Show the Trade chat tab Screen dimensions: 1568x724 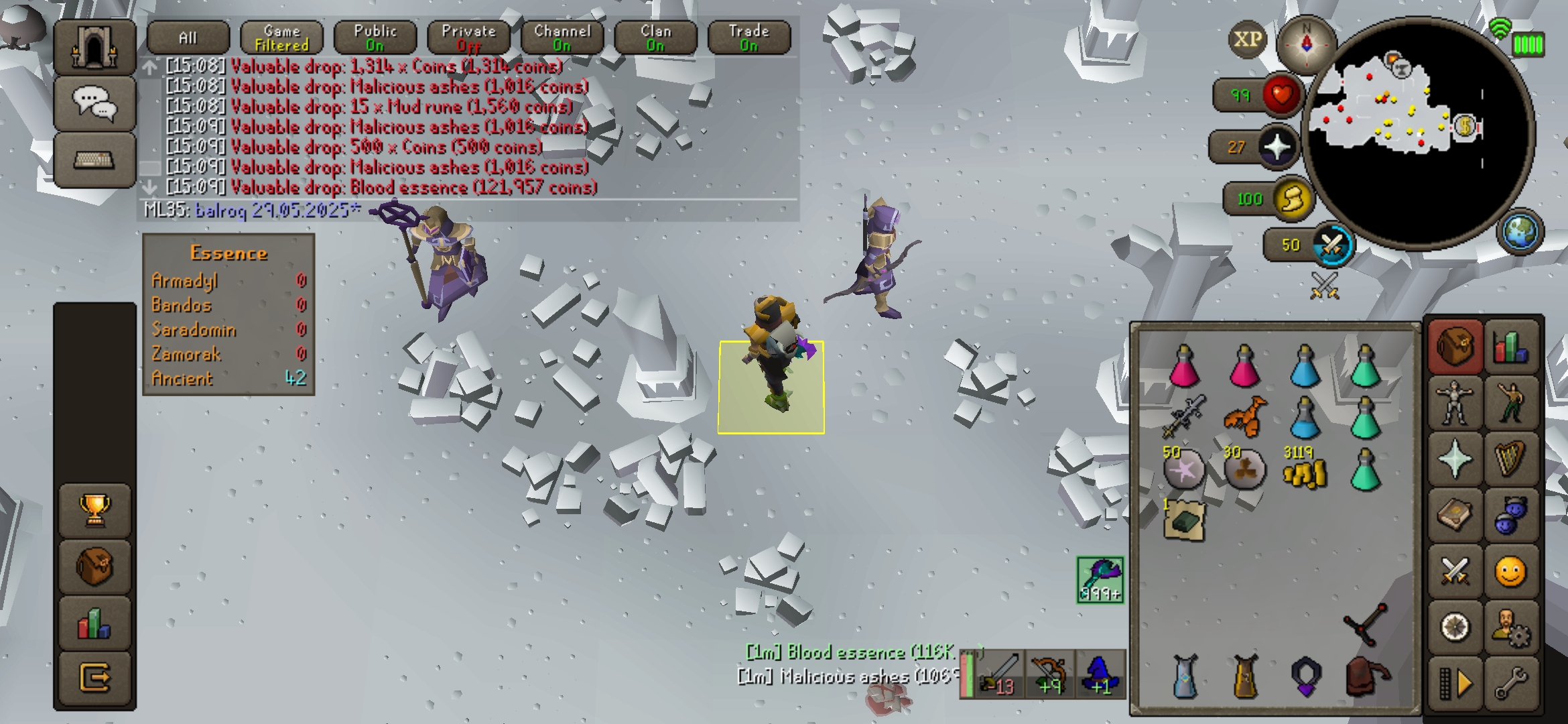[x=748, y=38]
